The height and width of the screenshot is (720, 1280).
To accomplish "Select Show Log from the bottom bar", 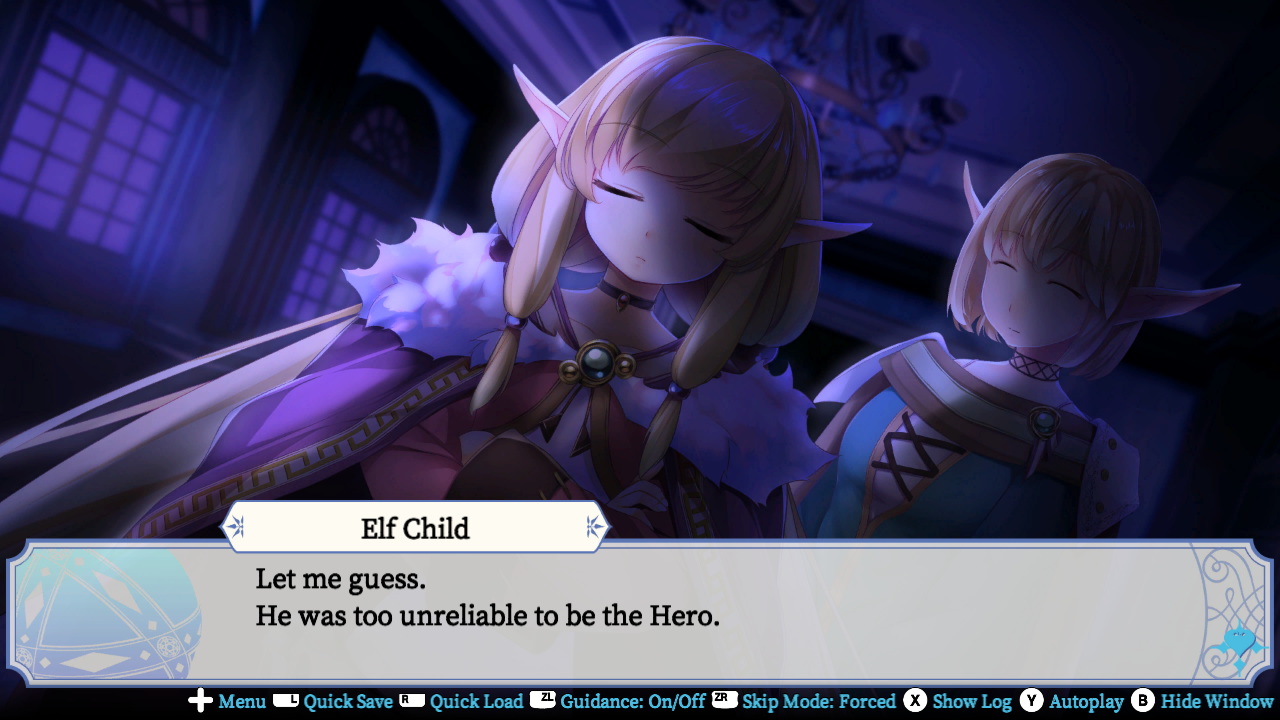I will click(971, 702).
